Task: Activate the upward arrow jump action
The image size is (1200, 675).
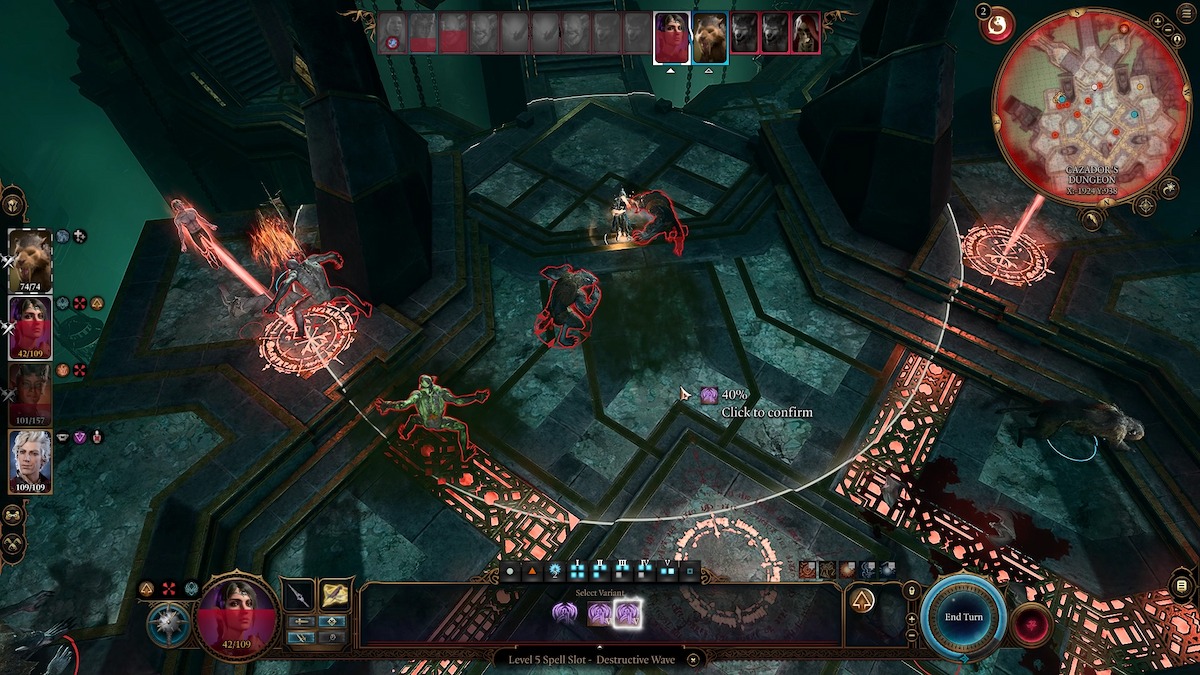Action: pyautogui.click(x=862, y=601)
